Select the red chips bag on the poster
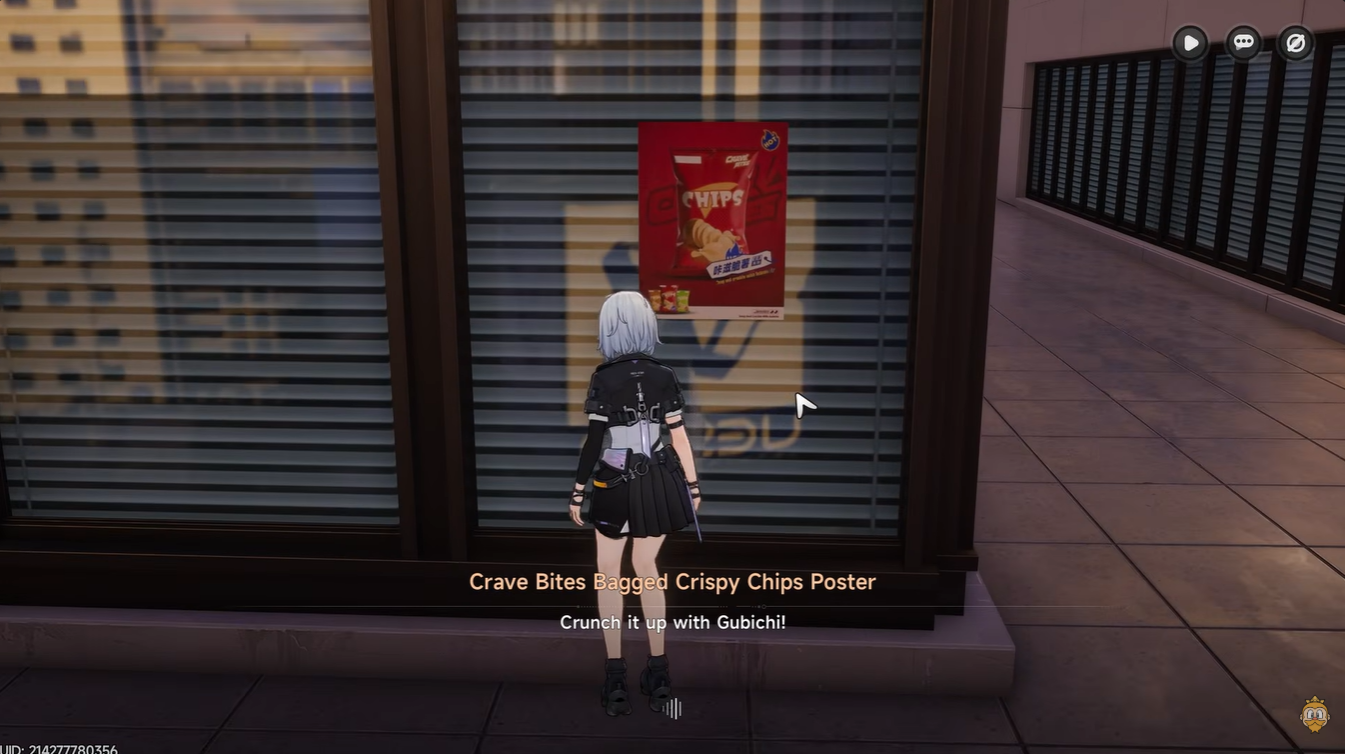 point(710,205)
